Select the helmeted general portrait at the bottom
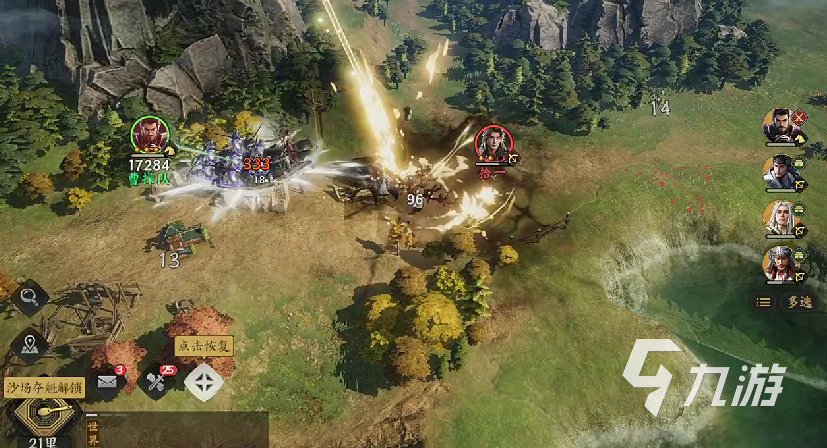The width and height of the screenshot is (827, 448). pos(782,265)
